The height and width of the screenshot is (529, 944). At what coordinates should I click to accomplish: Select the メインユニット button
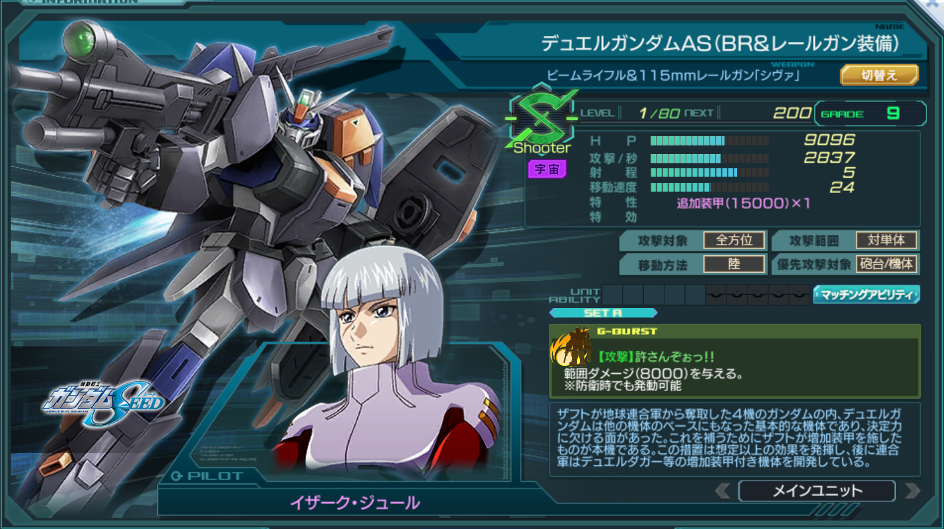[x=816, y=490]
